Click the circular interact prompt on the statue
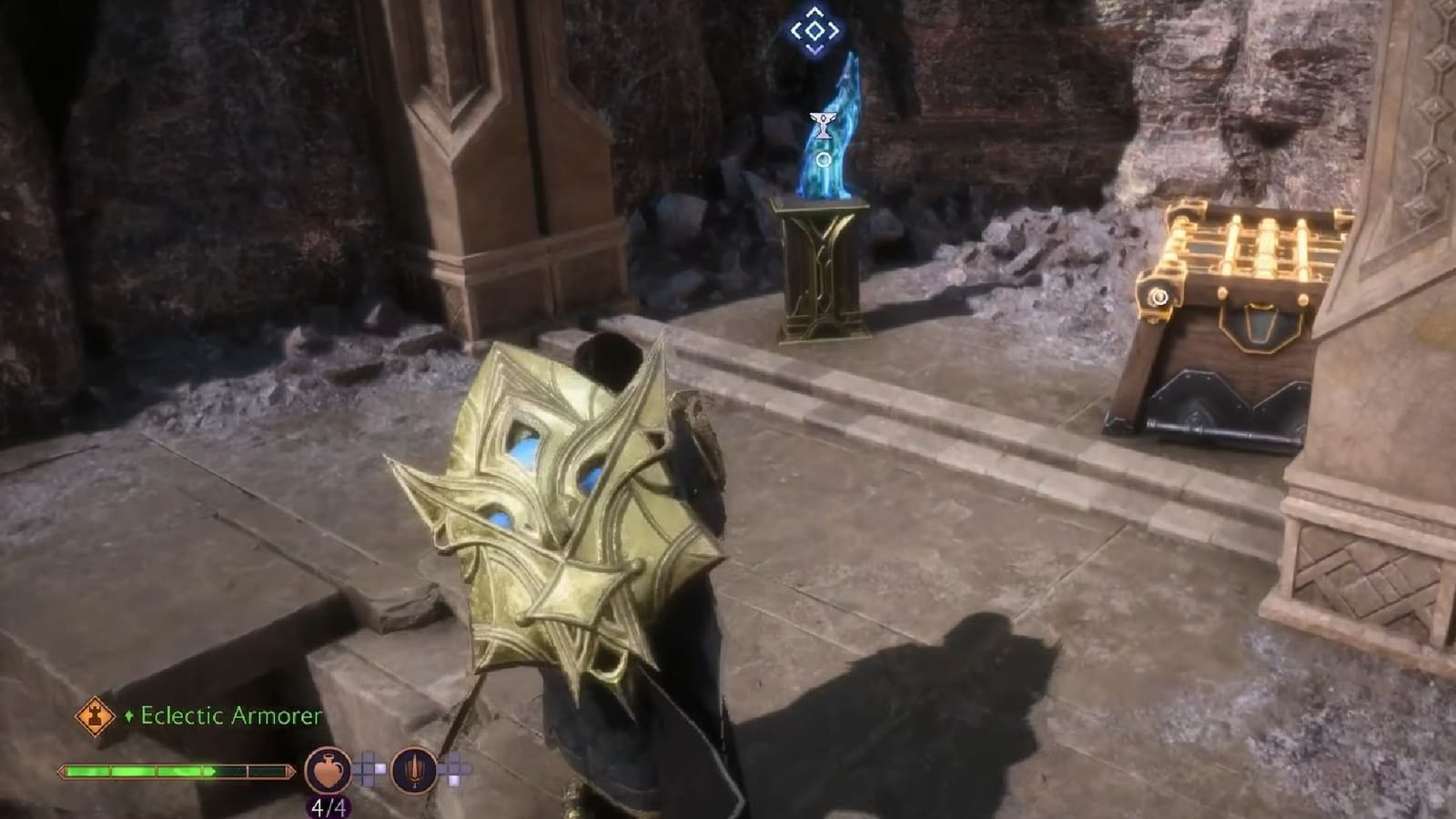This screenshot has height=819, width=1456. tap(824, 161)
